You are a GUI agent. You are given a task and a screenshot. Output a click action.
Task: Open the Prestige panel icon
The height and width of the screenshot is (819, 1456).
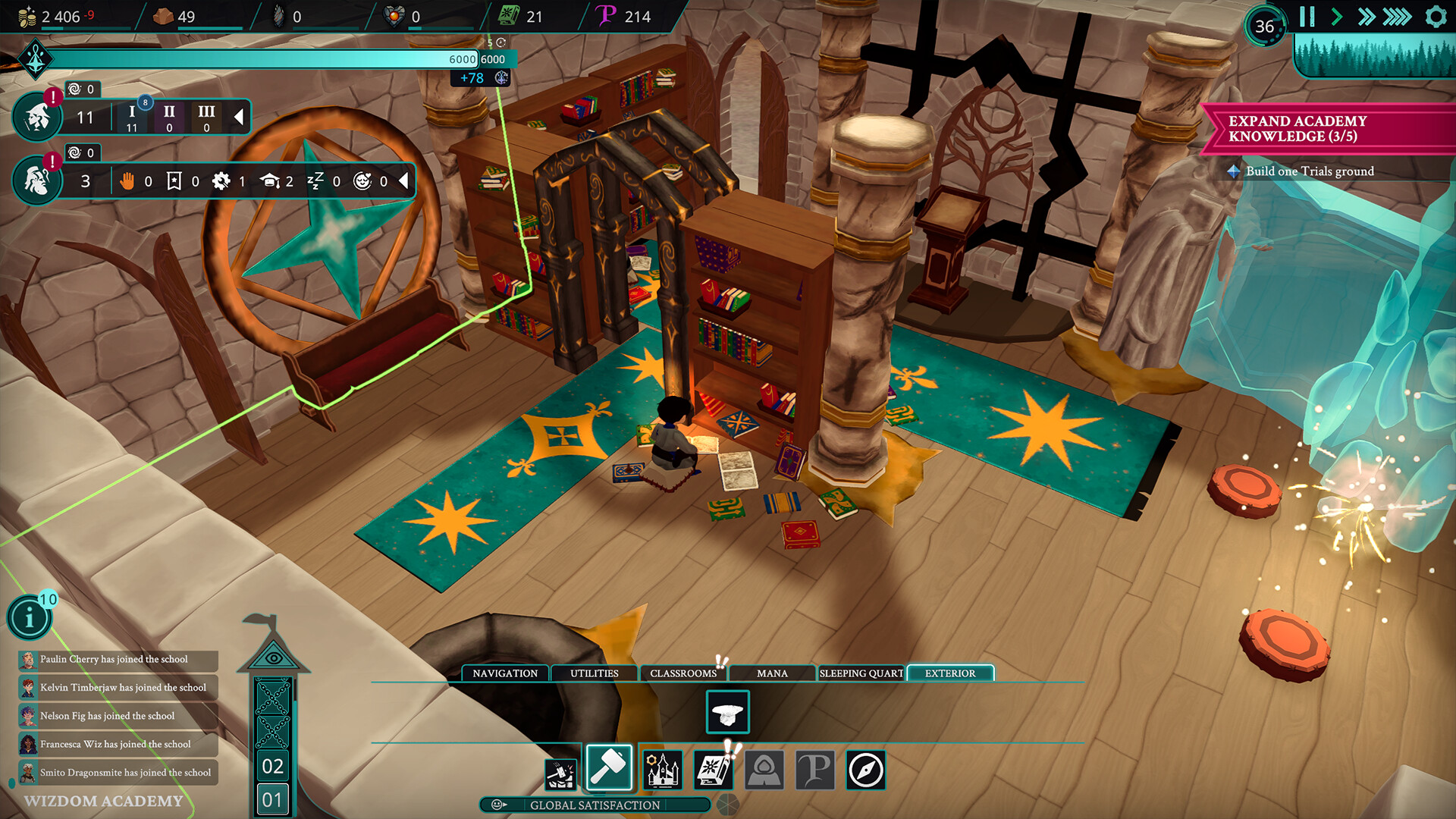815,770
